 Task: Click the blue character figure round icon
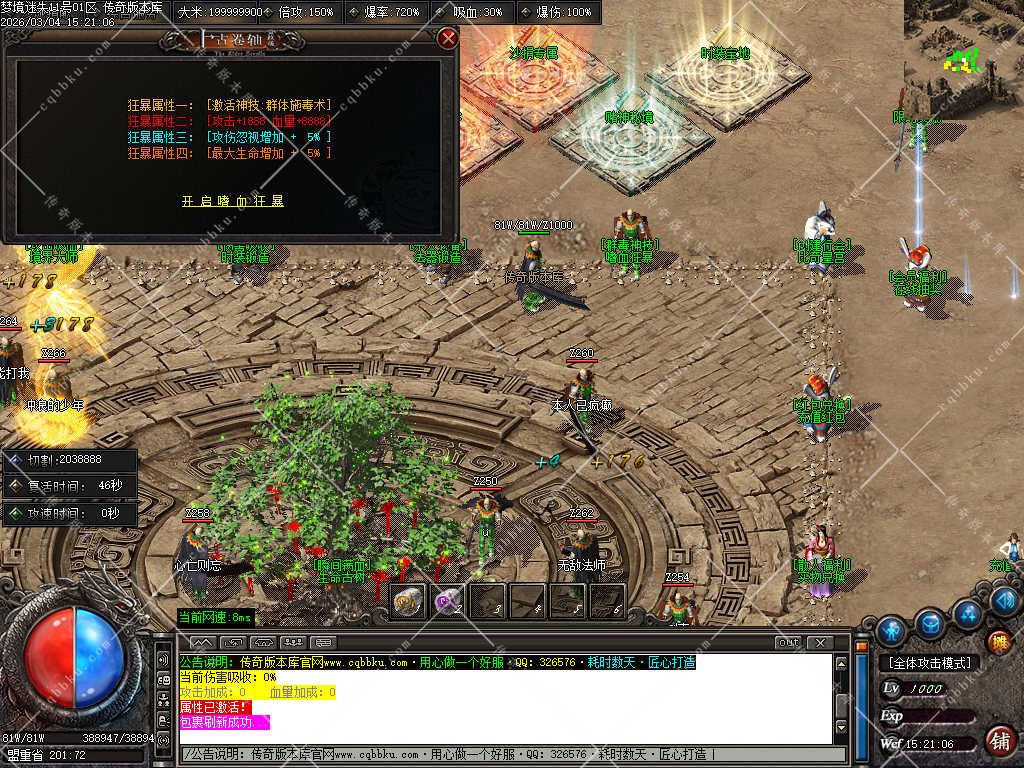point(891,630)
